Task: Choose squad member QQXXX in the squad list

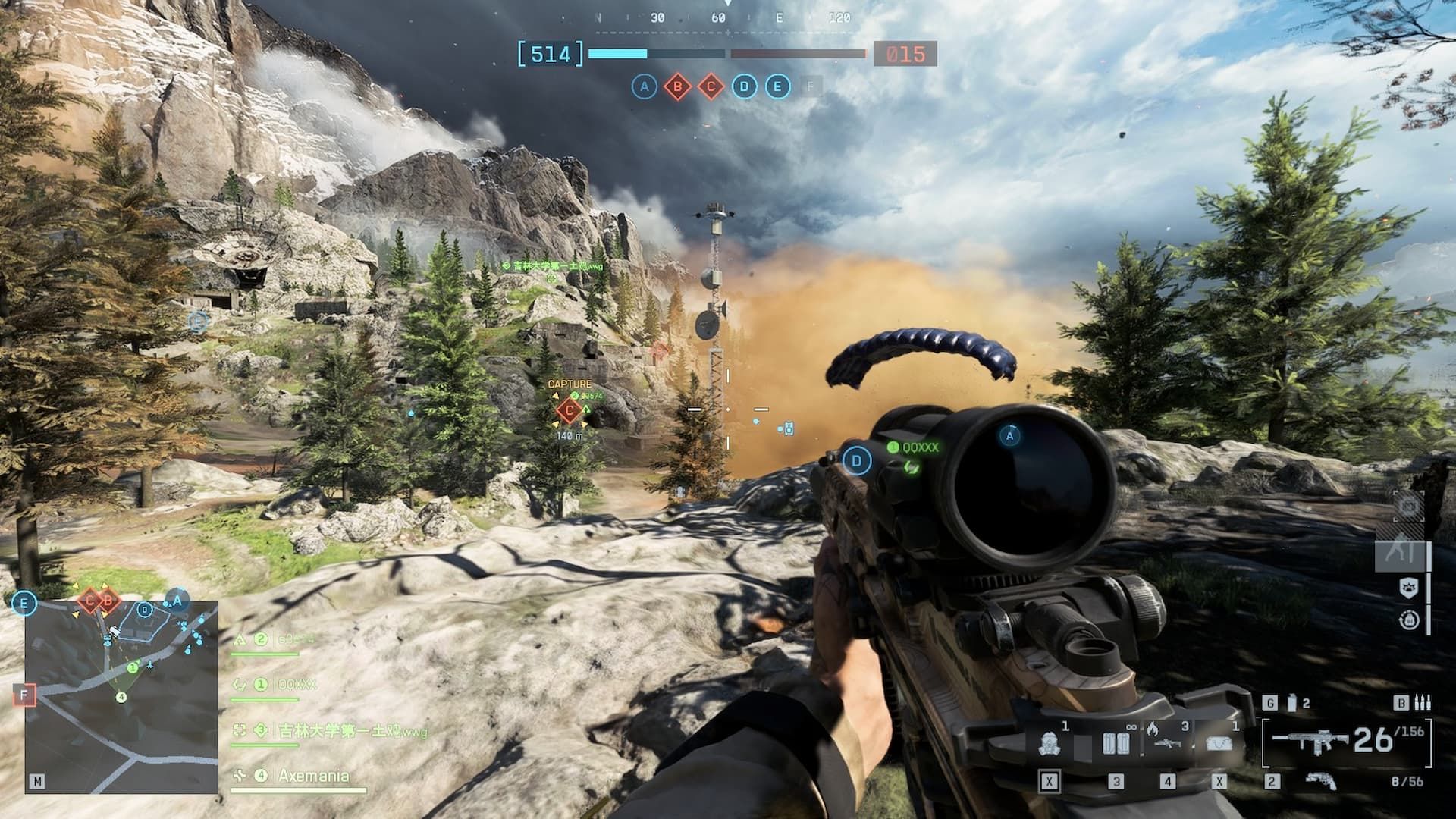Action: (296, 685)
